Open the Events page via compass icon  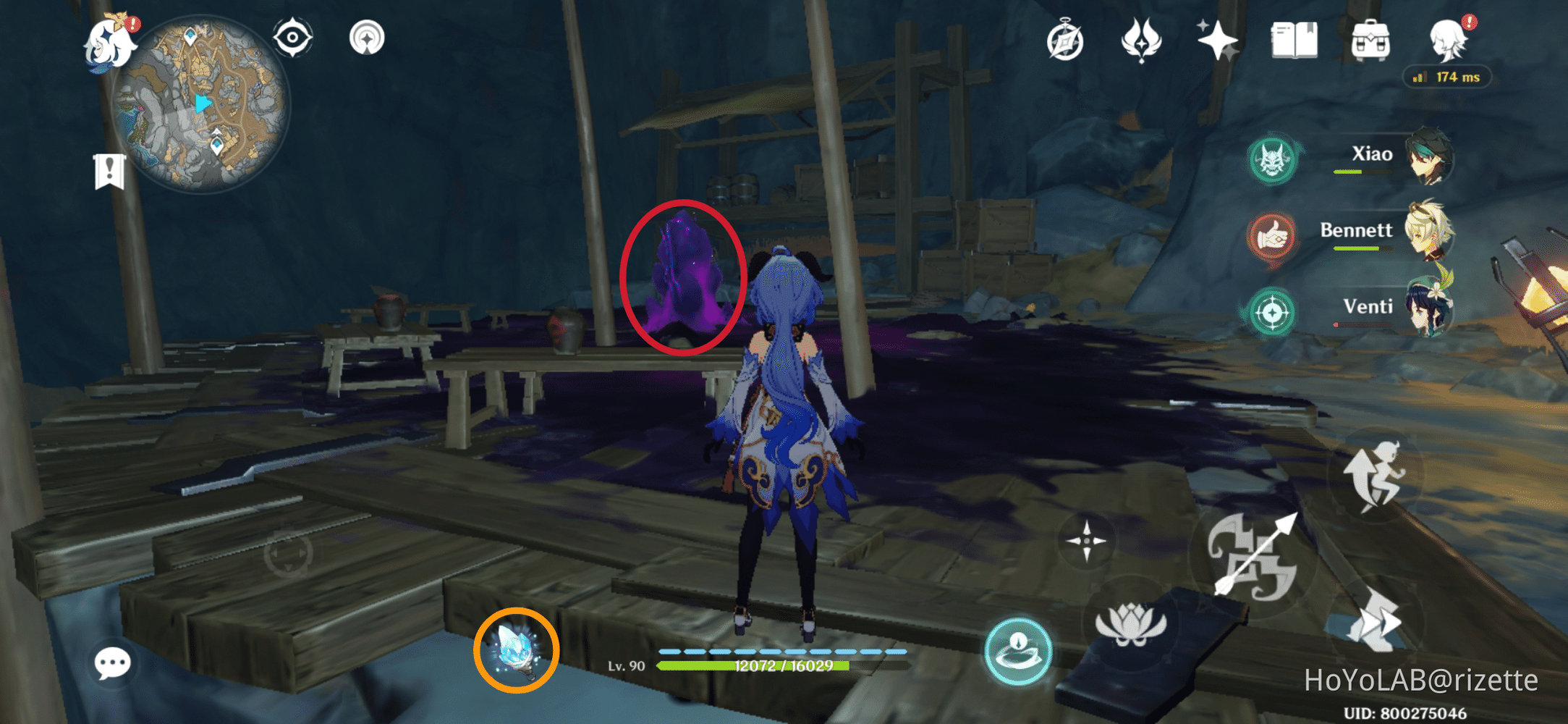[x=1064, y=41]
